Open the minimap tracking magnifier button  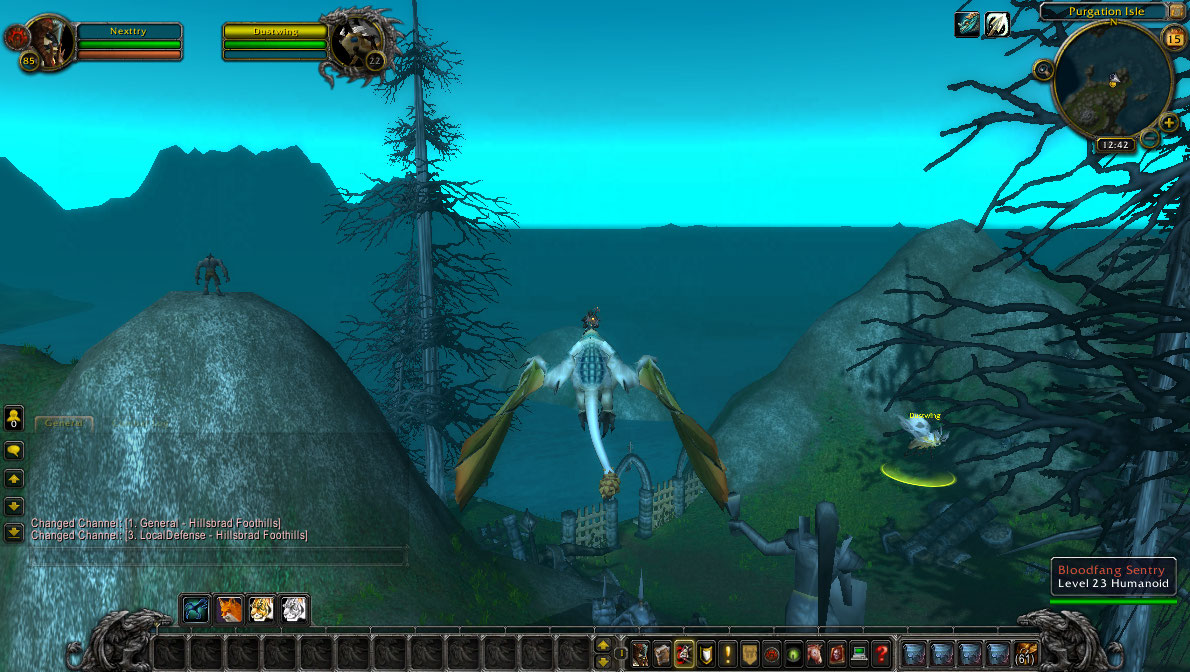1044,70
